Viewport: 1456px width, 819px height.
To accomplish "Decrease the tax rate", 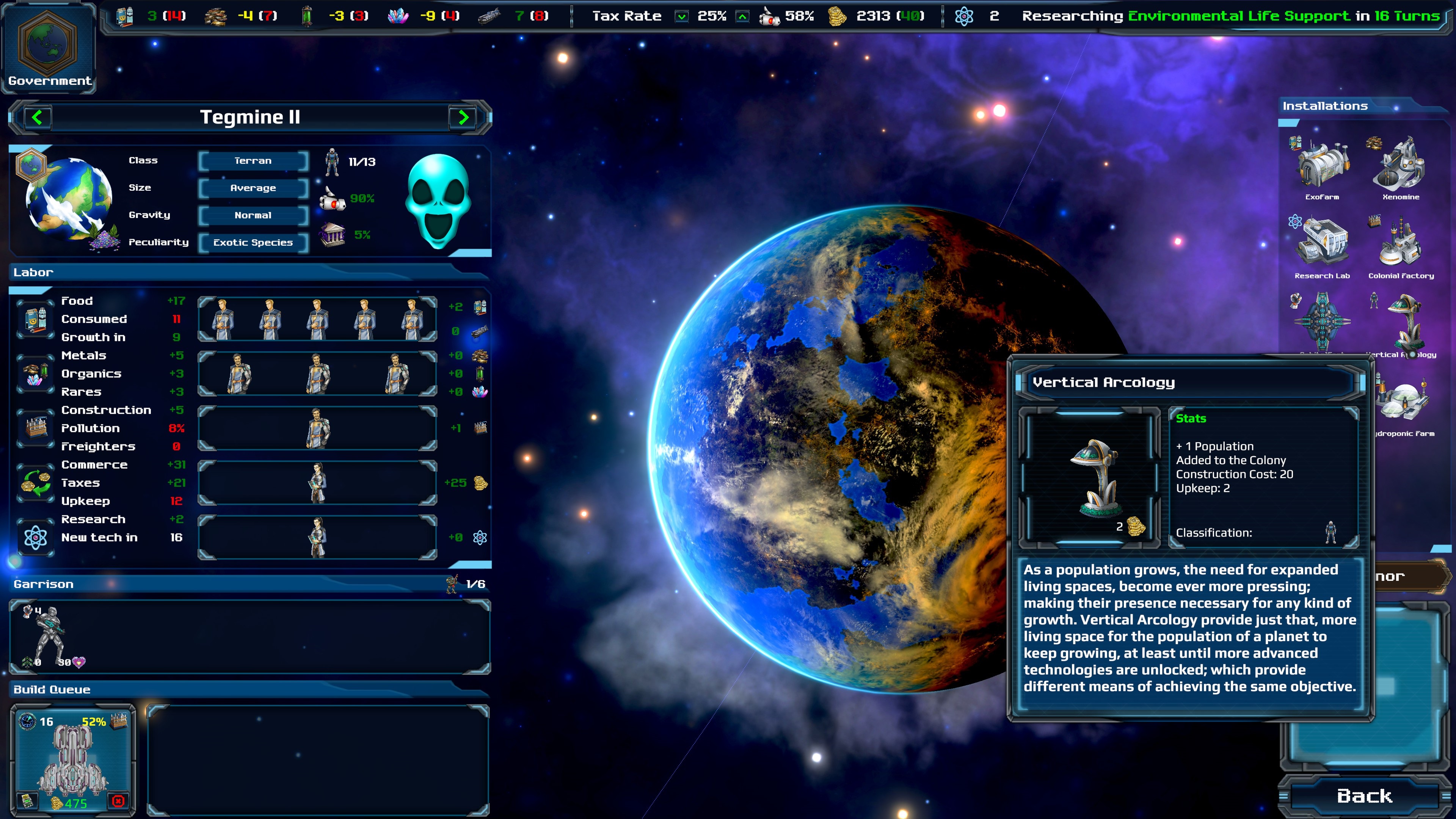I will click(x=682, y=16).
